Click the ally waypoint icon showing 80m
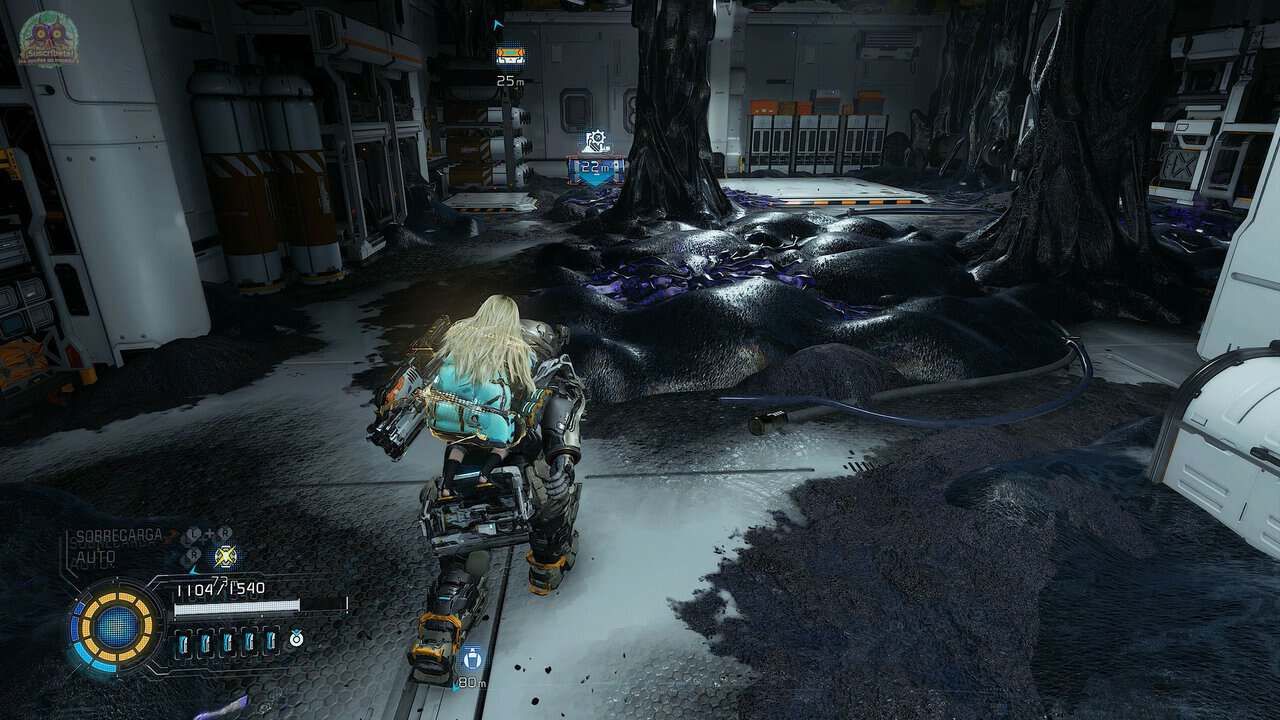The image size is (1280, 720). [x=471, y=658]
